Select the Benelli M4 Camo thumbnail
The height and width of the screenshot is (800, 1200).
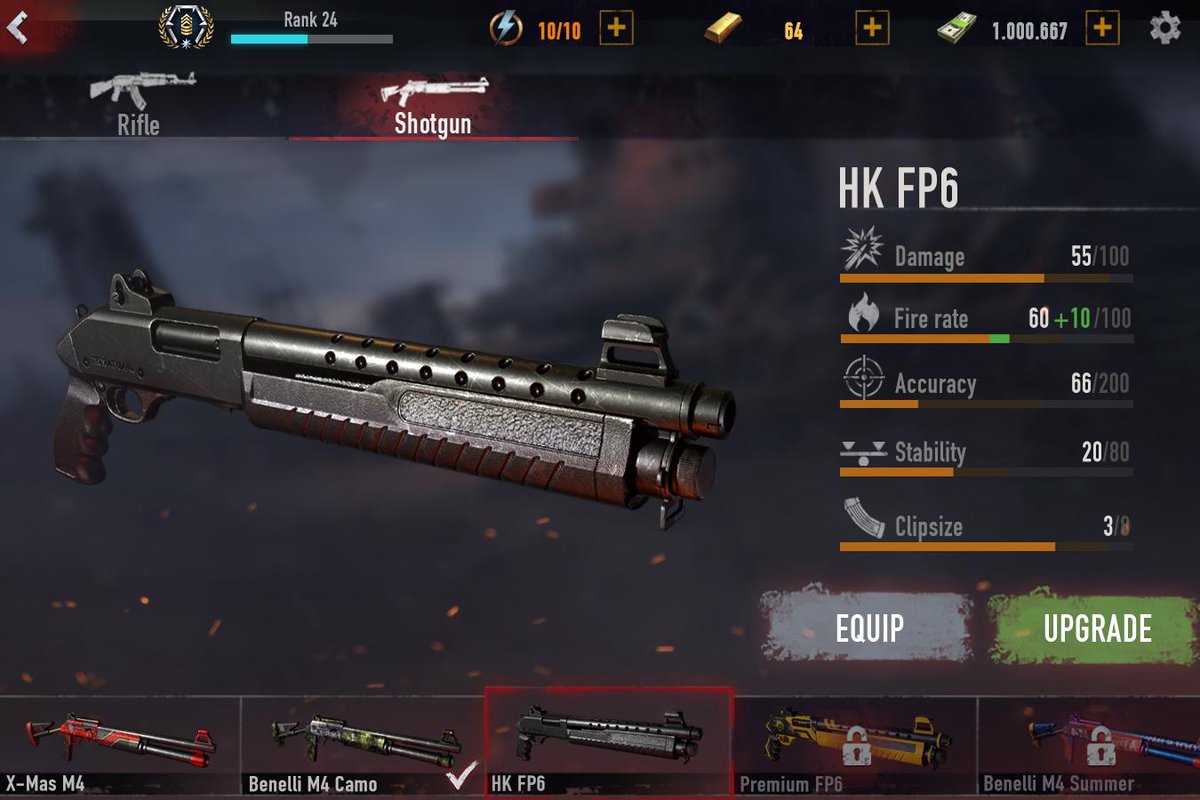(362, 745)
